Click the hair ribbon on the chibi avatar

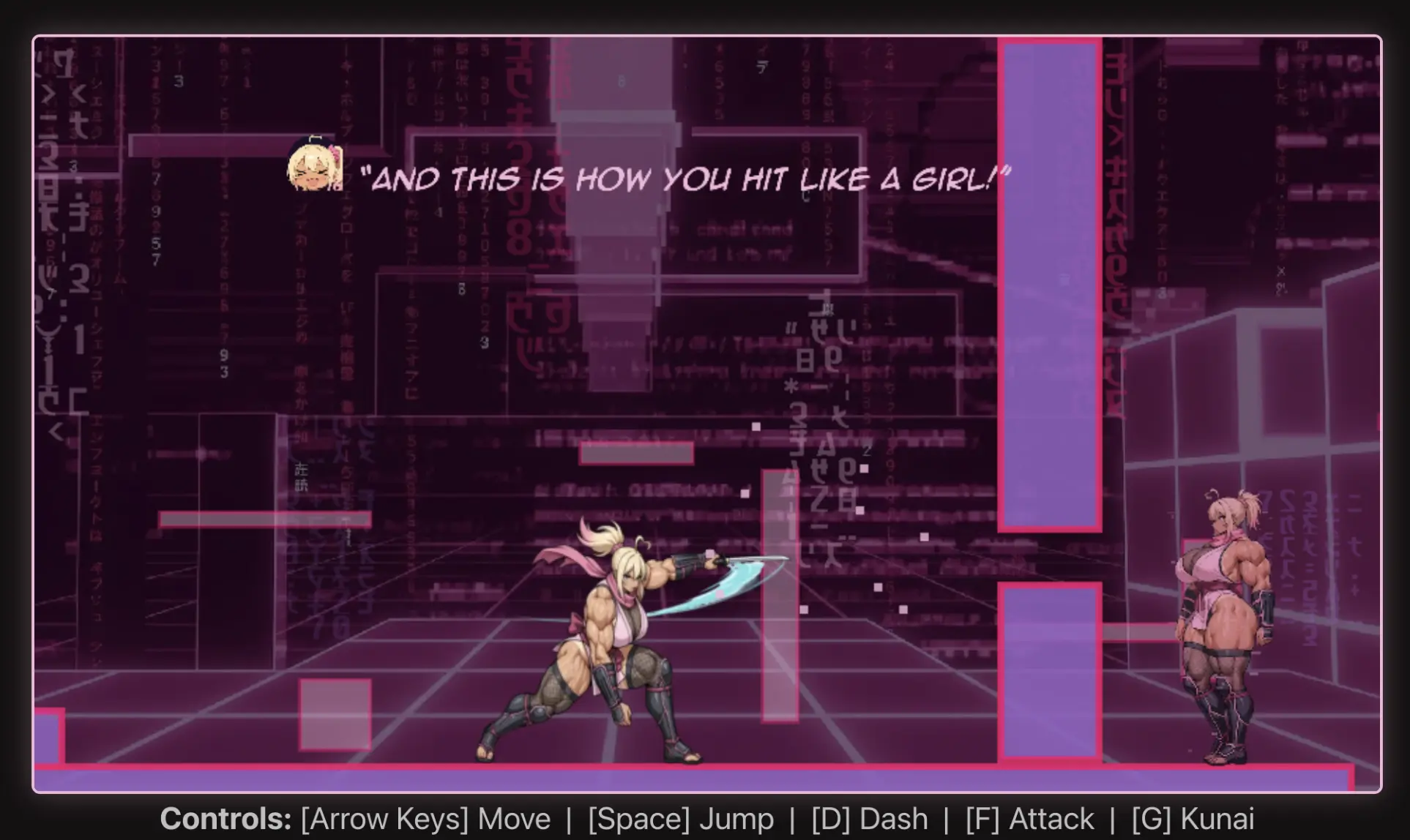pos(334,154)
